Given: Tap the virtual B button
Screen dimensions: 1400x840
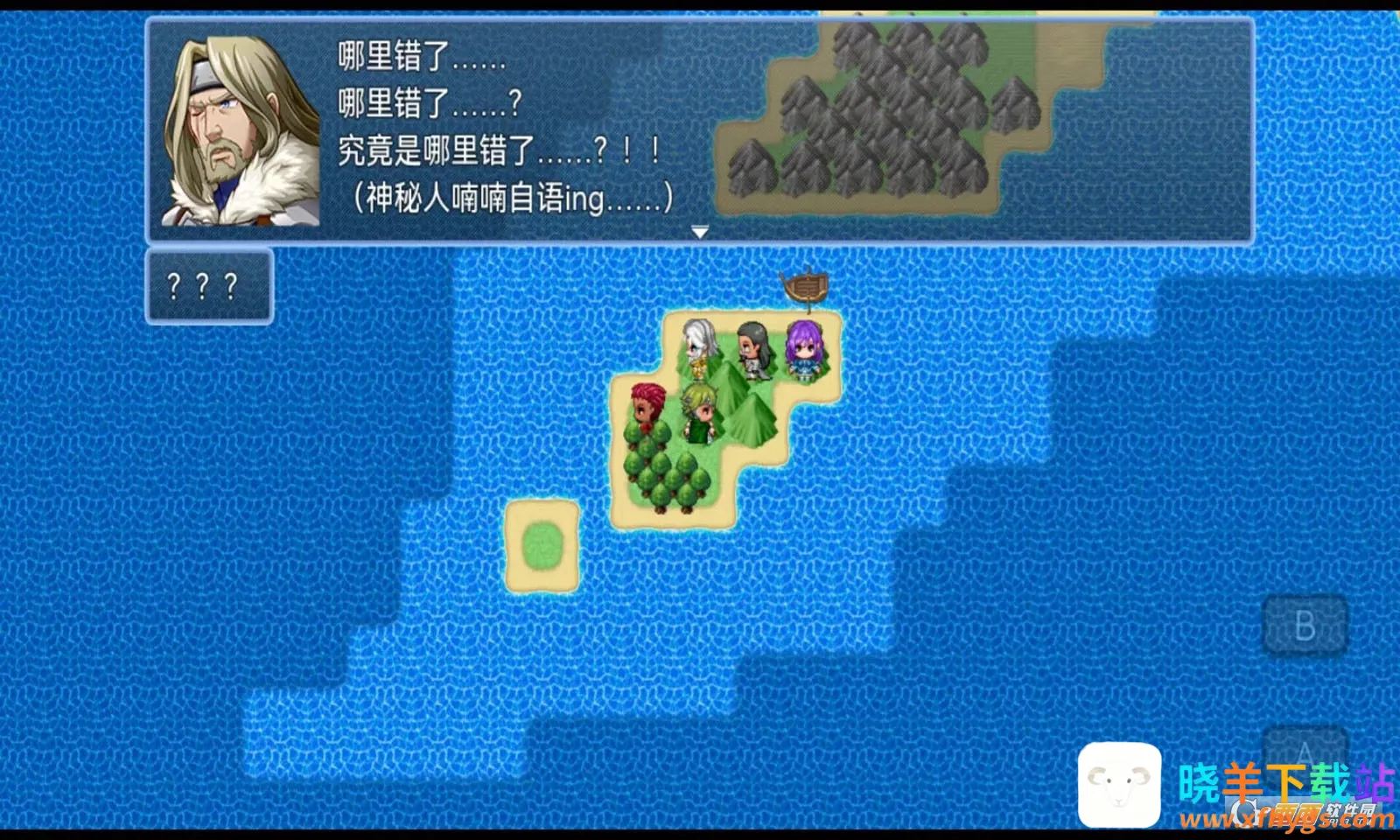Looking at the screenshot, I should [1305, 626].
